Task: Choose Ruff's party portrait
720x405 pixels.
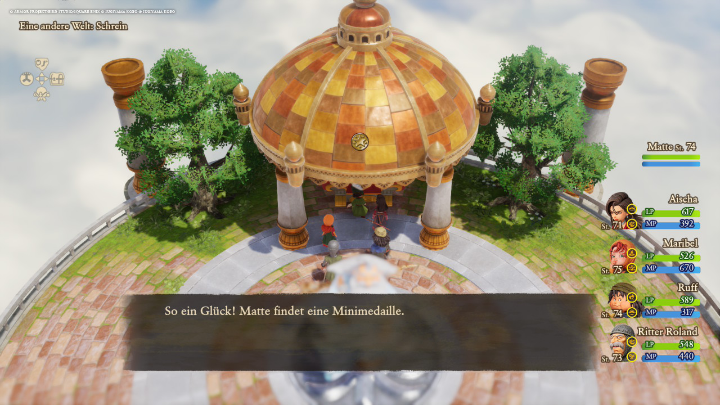Action: coord(621,299)
